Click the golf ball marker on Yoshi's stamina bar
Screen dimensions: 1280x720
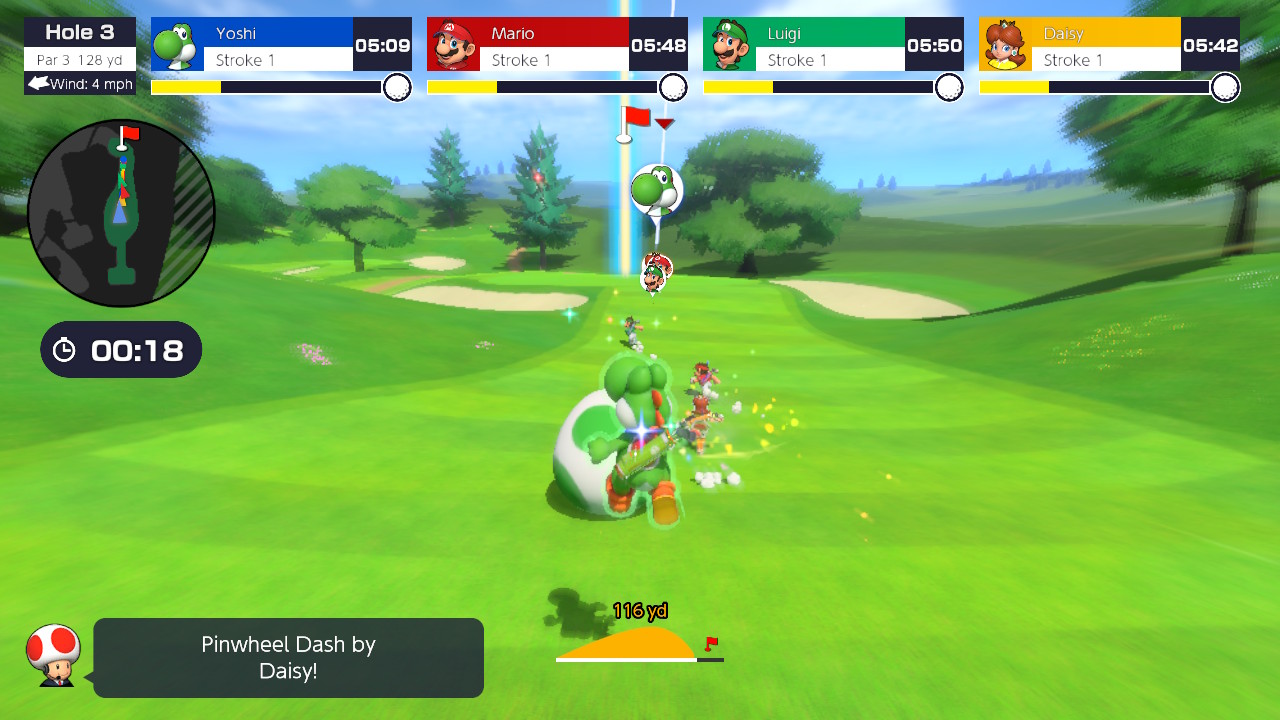coord(395,88)
